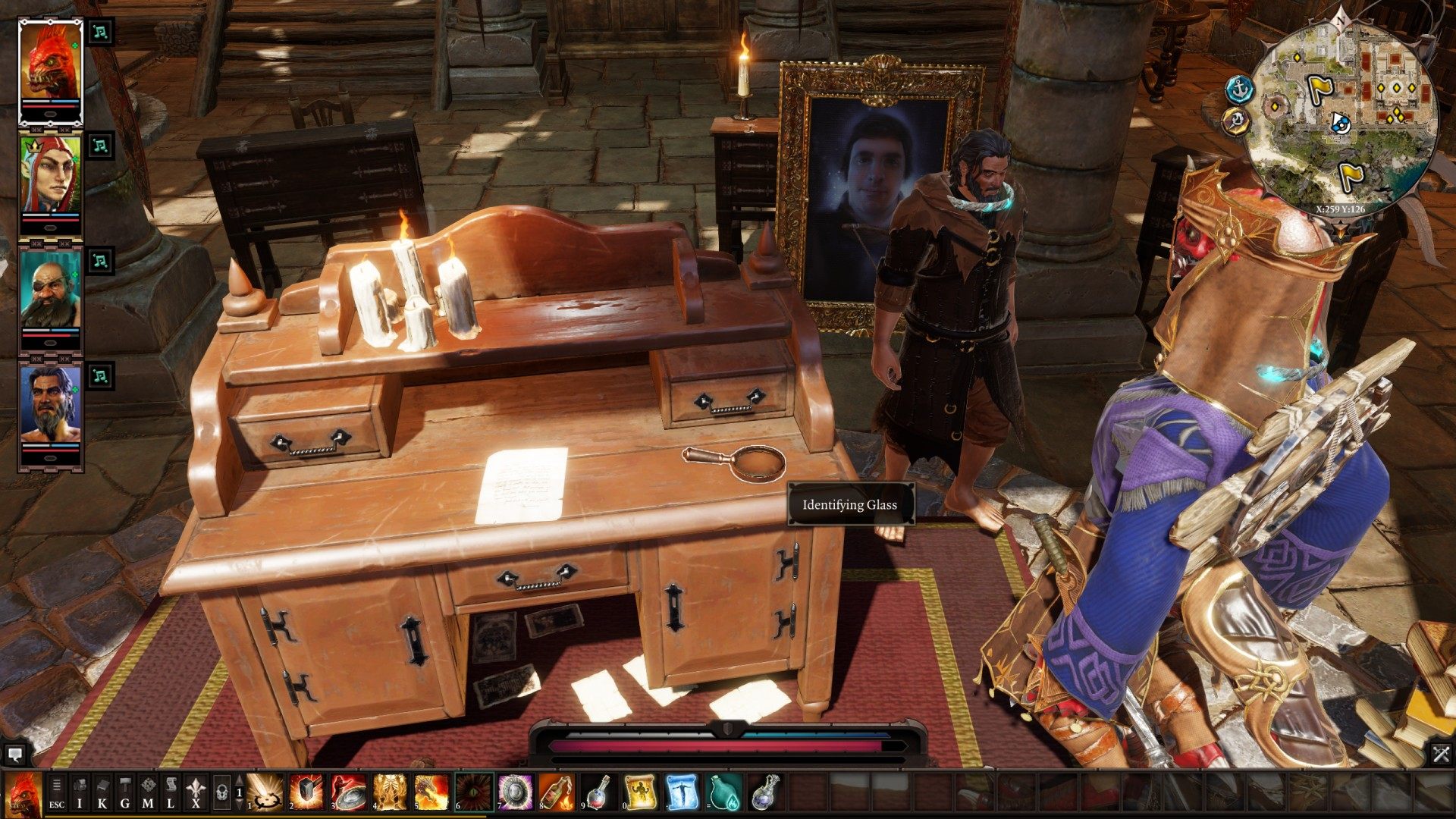
Task: Open the journal scroll L button
Action: coord(171,793)
